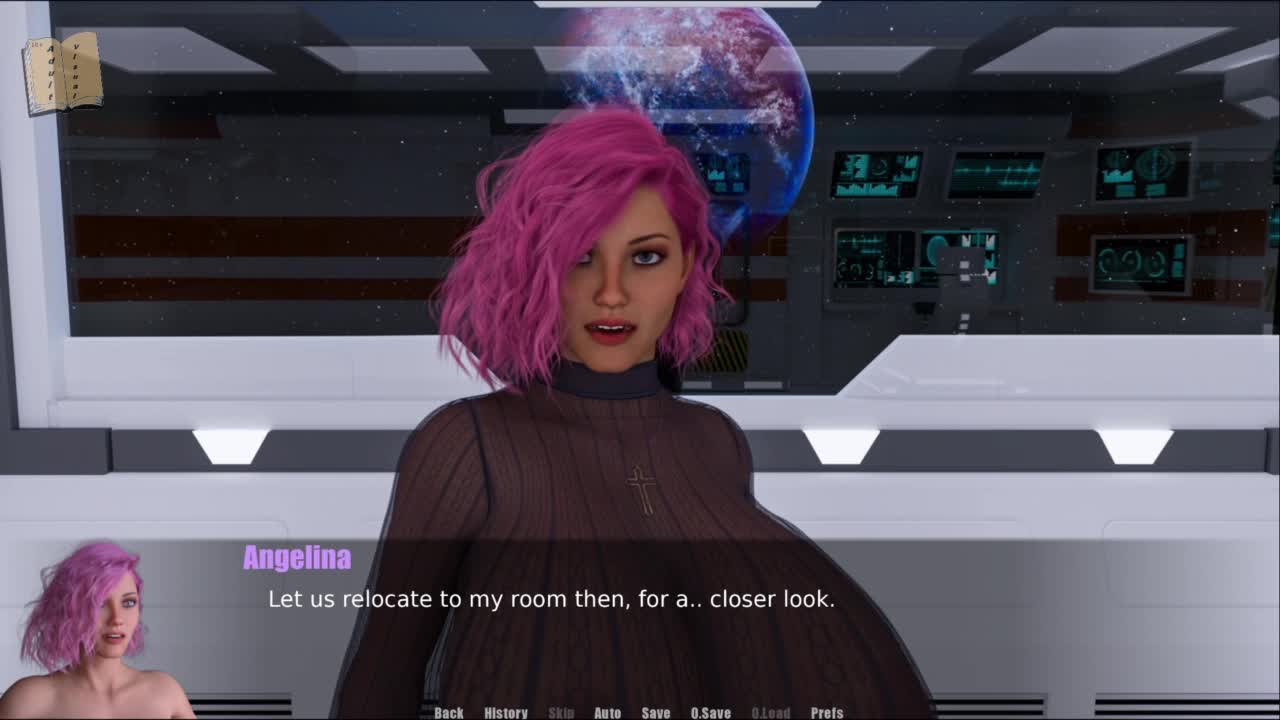Quick save with Q.Save
This screenshot has width=1280, height=720.
tap(710, 712)
